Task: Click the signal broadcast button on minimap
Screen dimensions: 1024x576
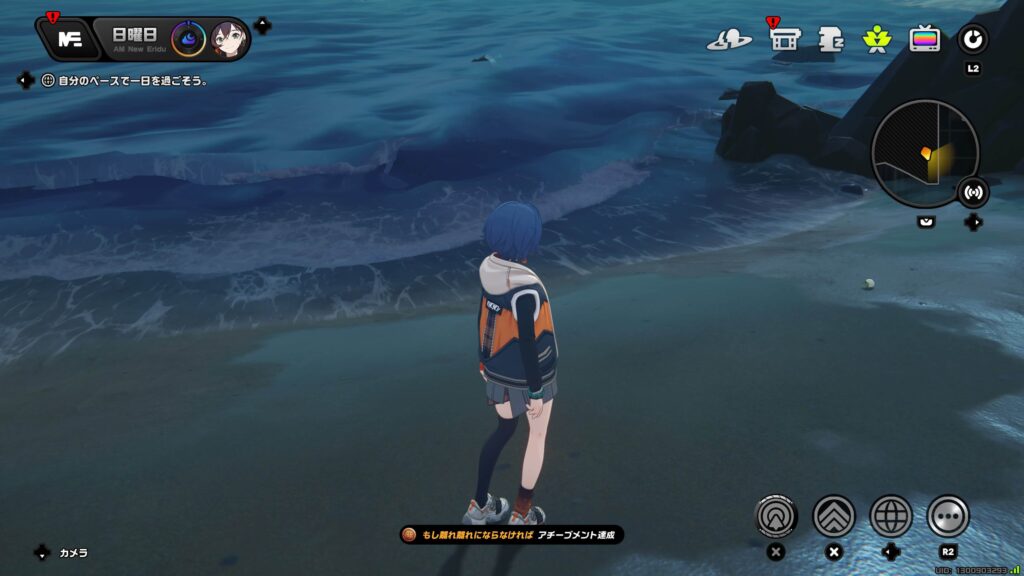Action: click(972, 191)
